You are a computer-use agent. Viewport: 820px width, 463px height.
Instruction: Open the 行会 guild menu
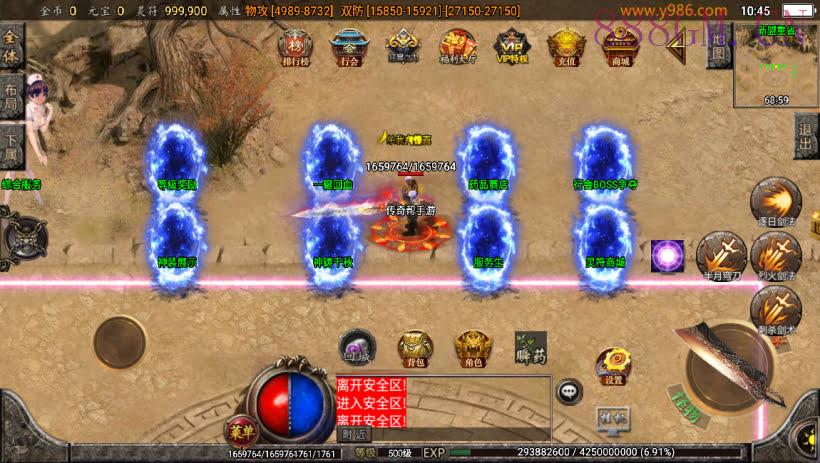pyautogui.click(x=348, y=46)
